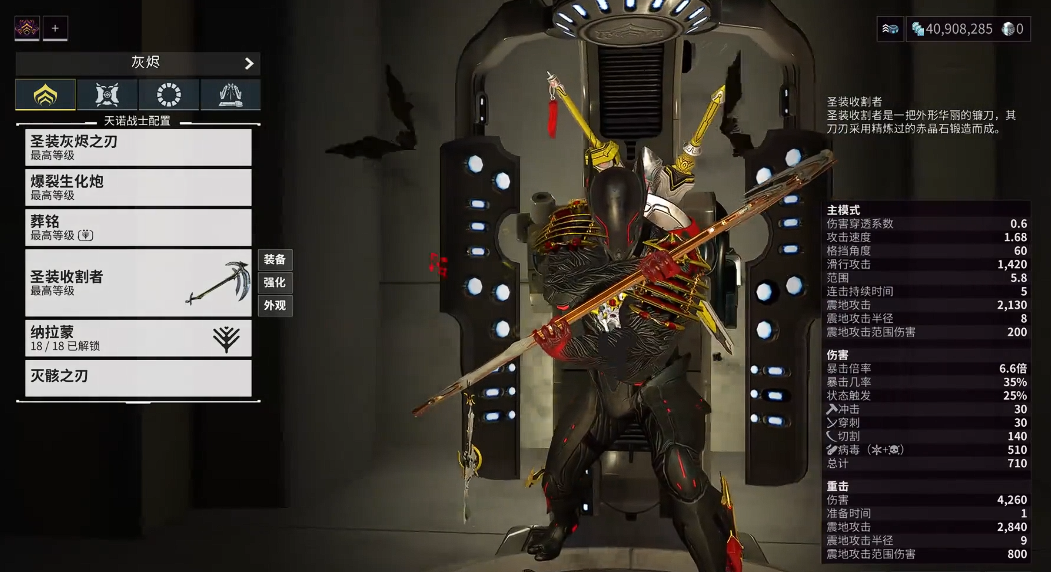Open the 灰烬 warframe selector
Image resolution: width=1051 pixels, height=572 pixels.
138,63
